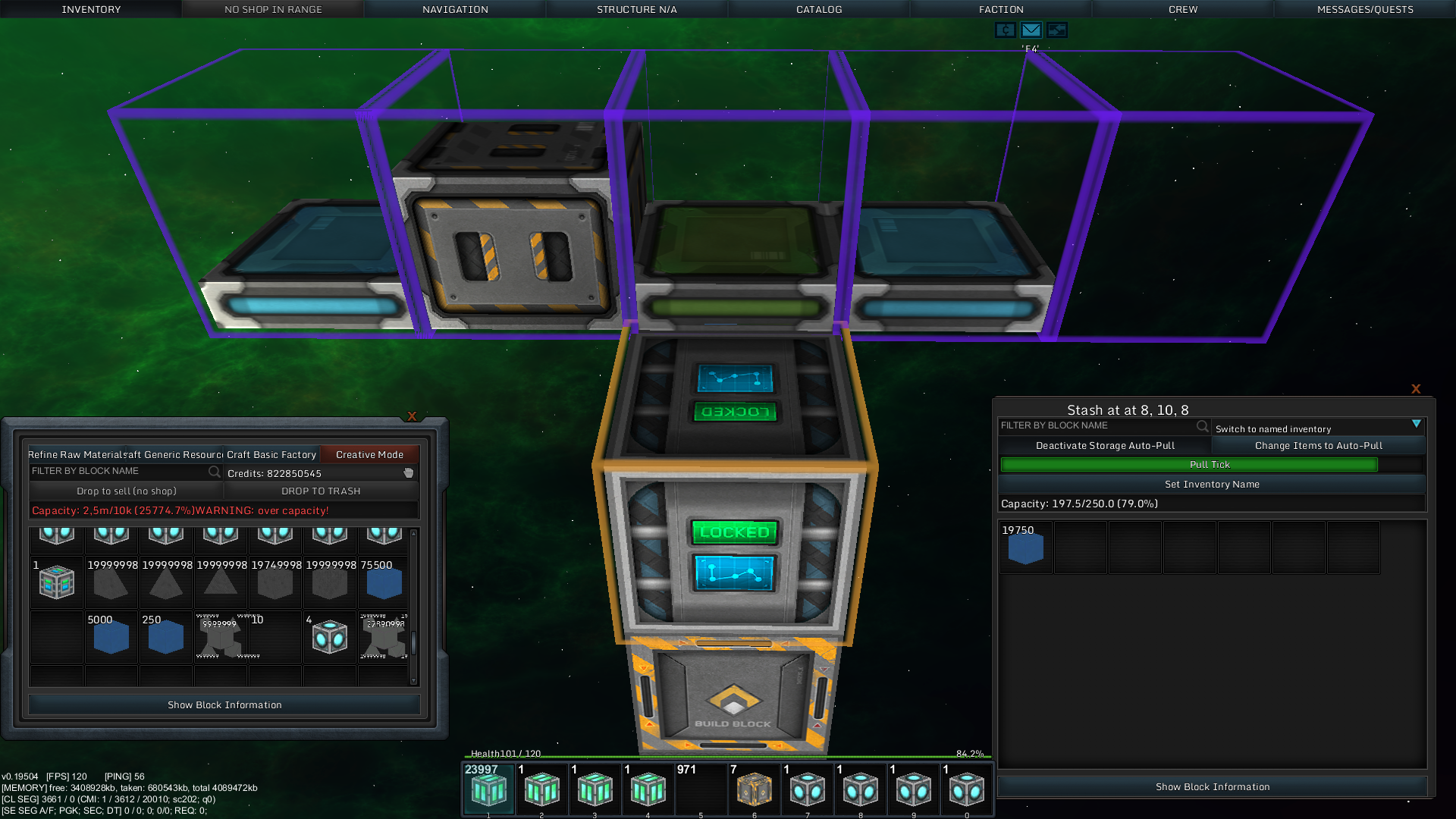Deactivate Storage Auto-Pull
This screenshot has height=819, width=1456.
(1105, 445)
